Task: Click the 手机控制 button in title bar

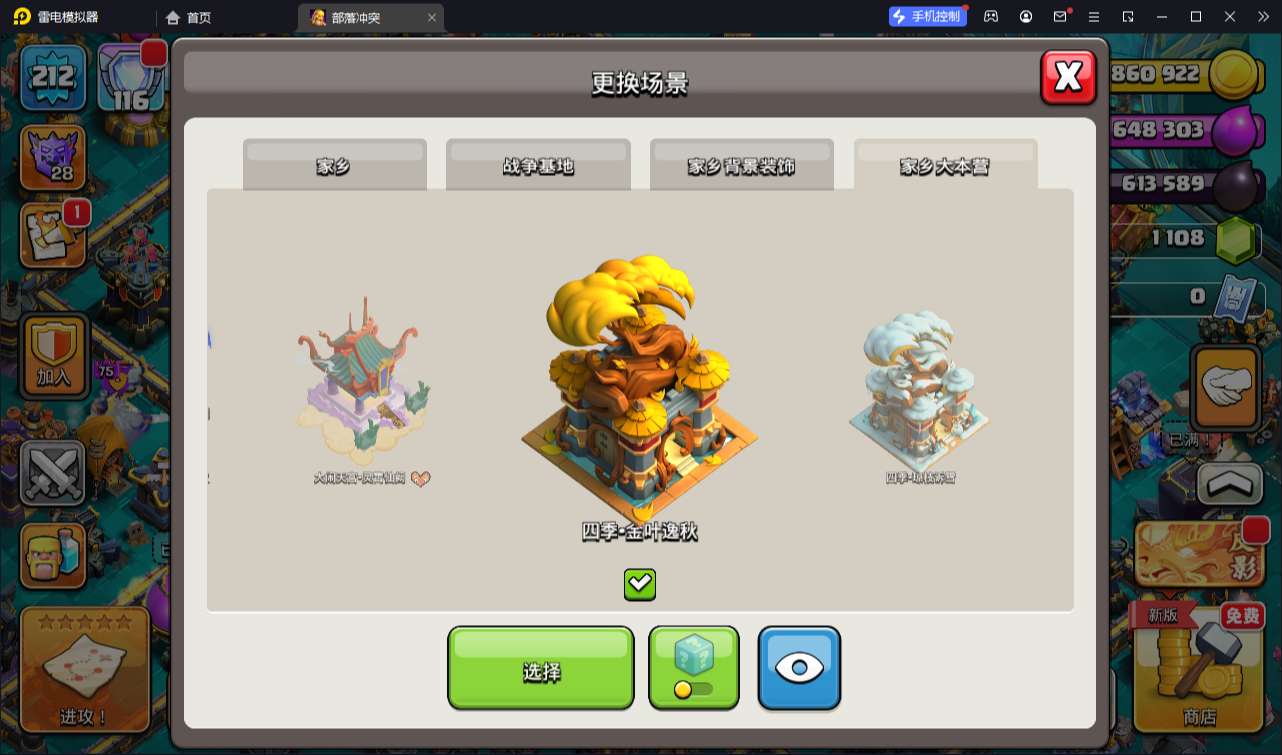Action: tap(927, 16)
